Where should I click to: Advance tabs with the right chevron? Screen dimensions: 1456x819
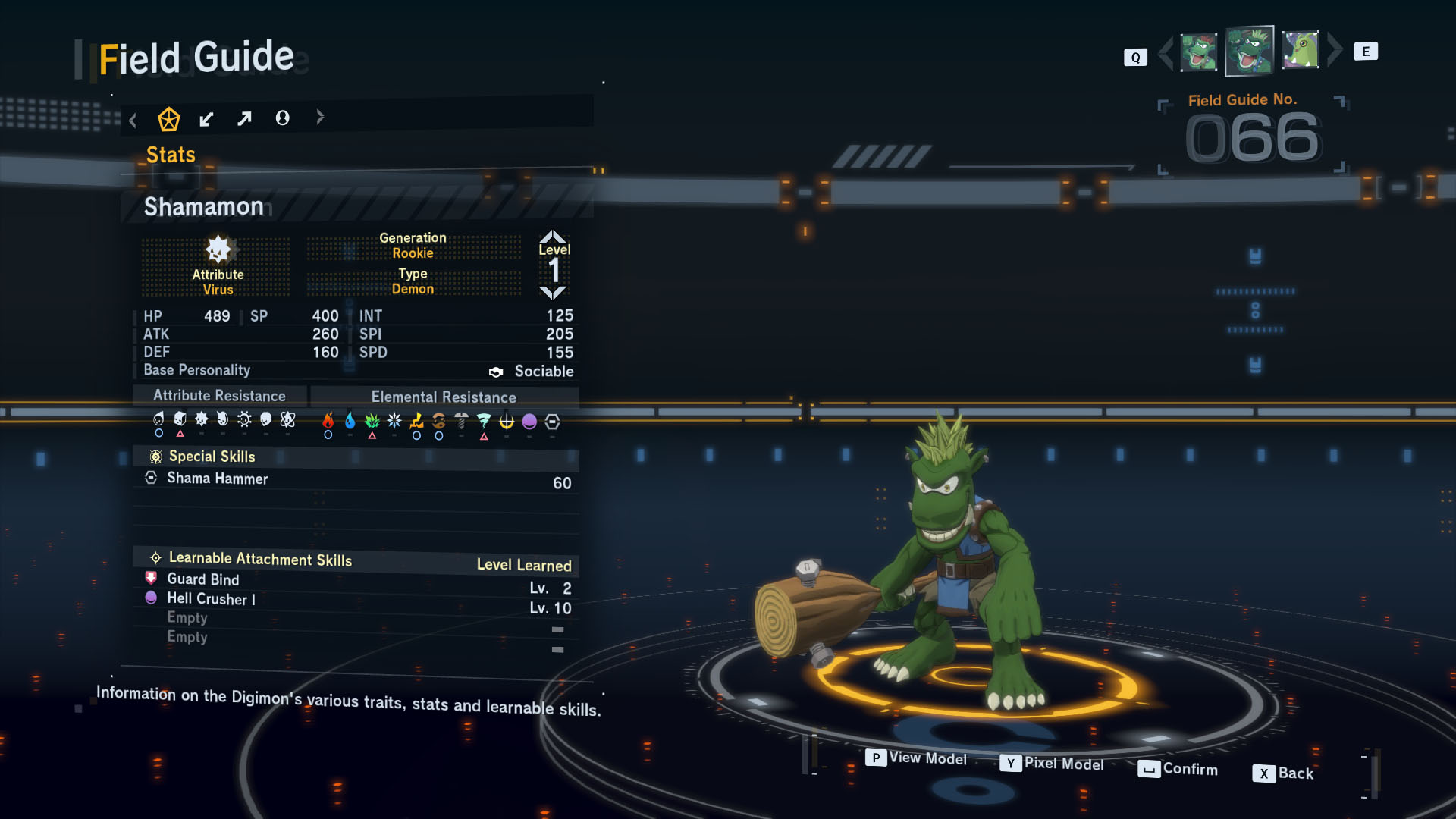320,117
